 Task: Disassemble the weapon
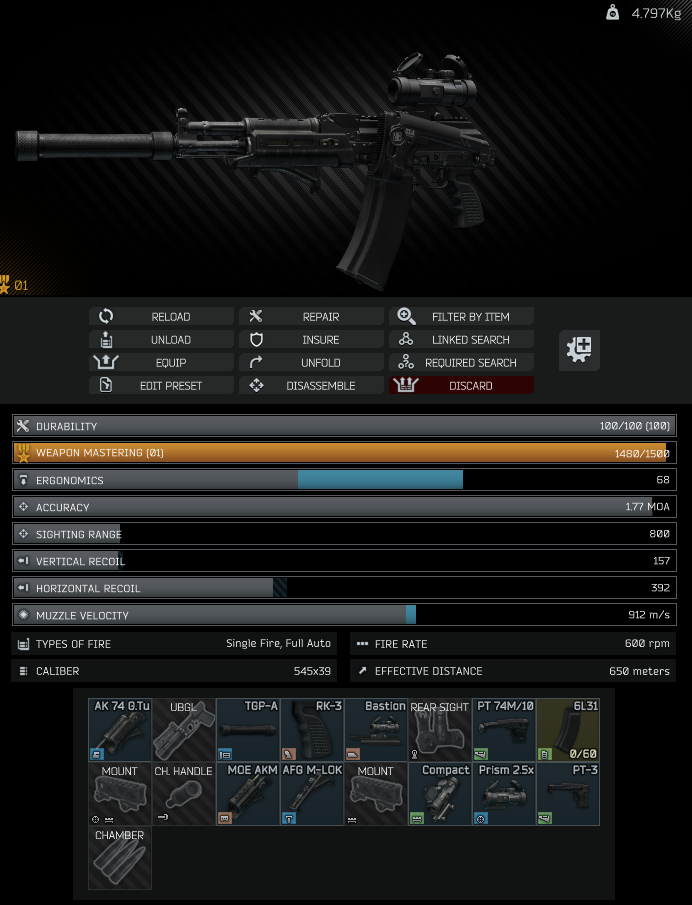click(x=311, y=386)
